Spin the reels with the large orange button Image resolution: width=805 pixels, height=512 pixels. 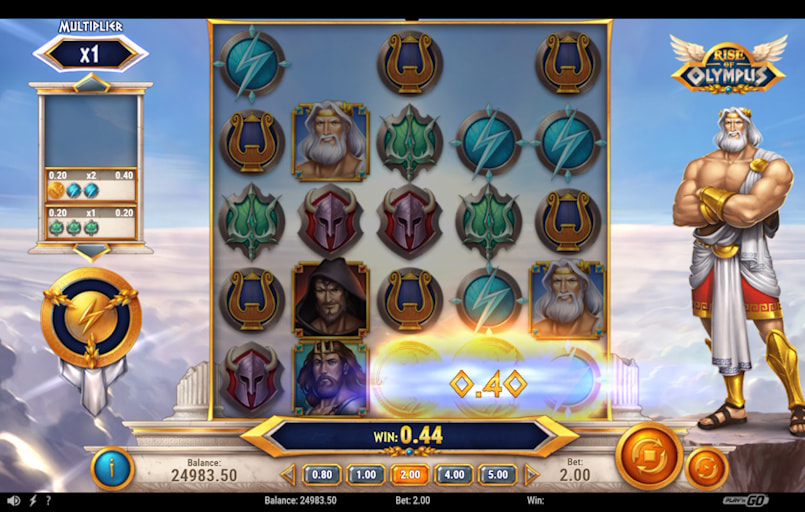[649, 456]
